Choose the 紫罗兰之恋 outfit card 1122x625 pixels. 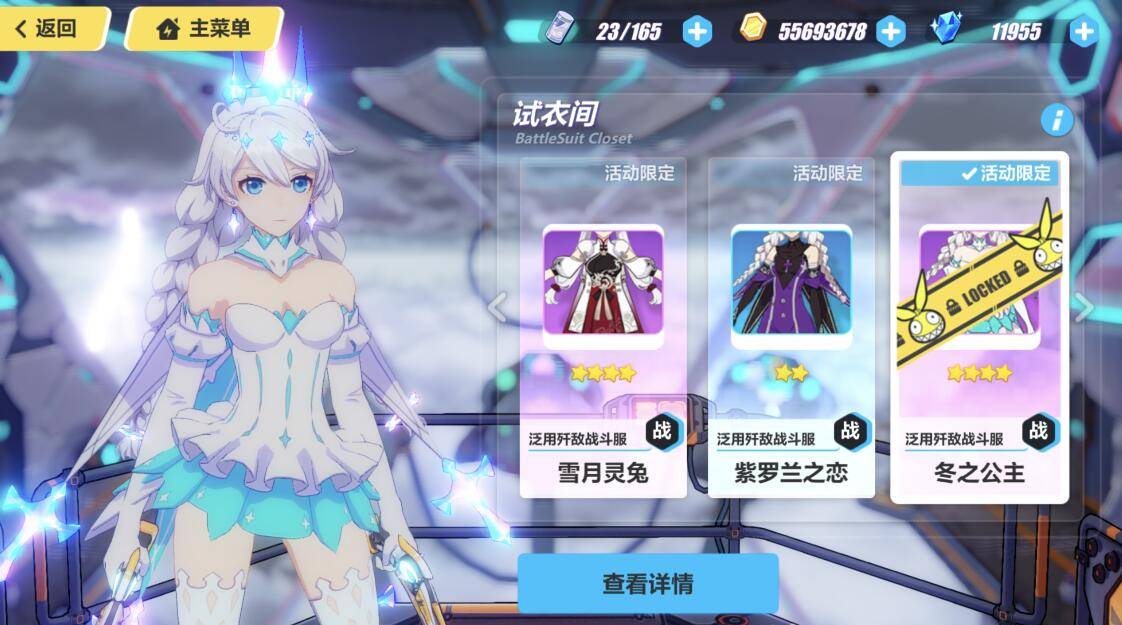(791, 326)
